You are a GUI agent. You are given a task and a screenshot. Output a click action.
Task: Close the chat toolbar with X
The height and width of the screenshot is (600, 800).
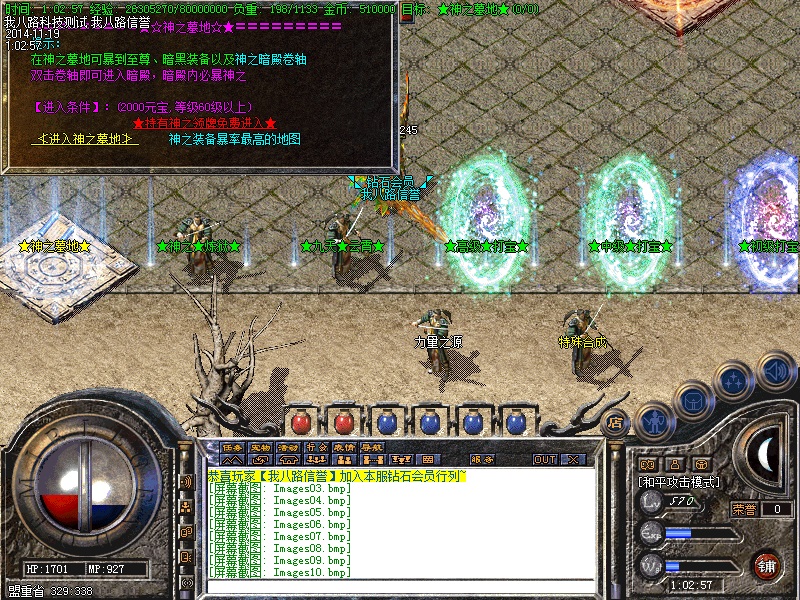(x=574, y=459)
